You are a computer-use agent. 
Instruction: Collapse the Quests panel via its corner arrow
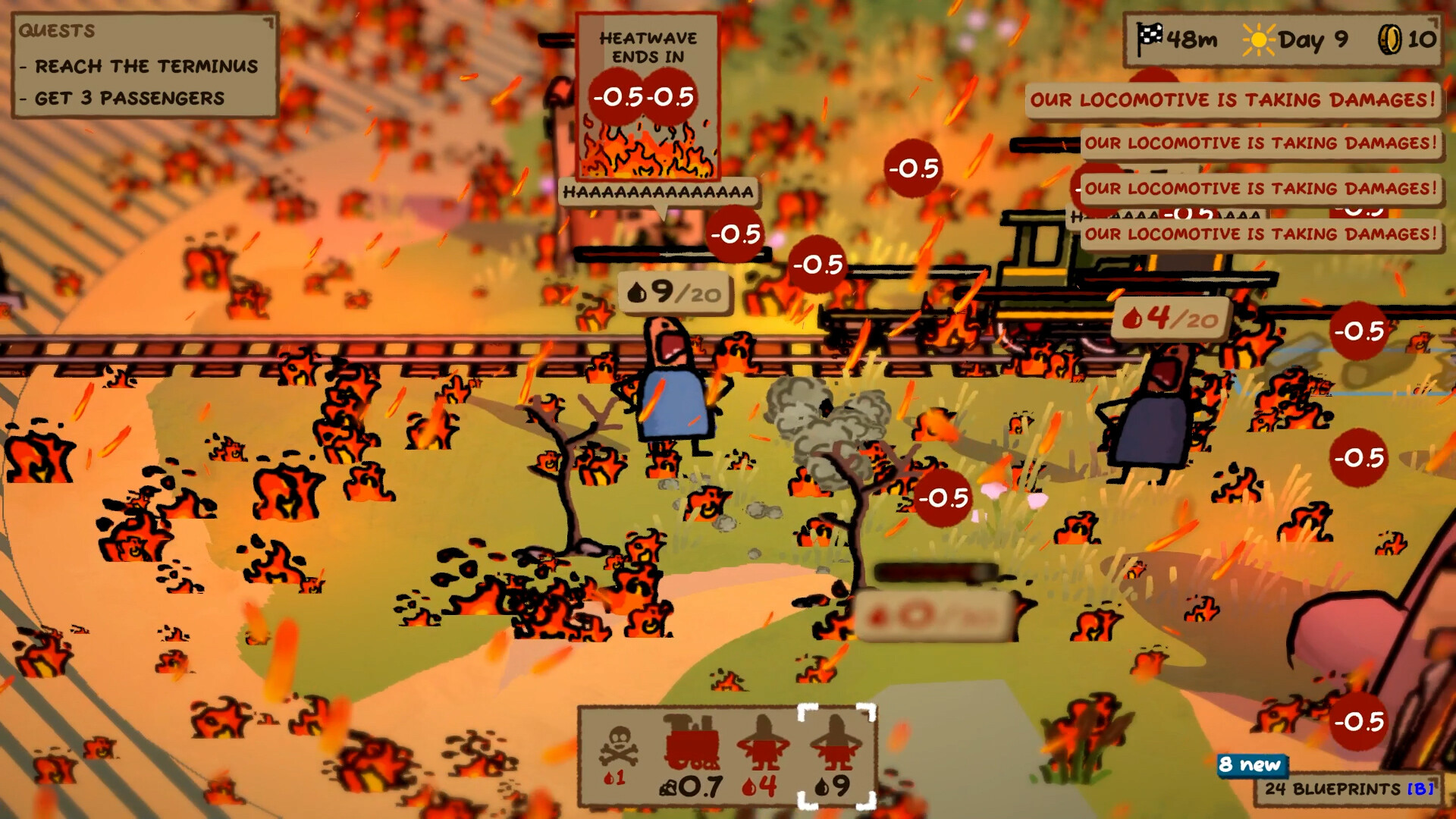[x=269, y=20]
